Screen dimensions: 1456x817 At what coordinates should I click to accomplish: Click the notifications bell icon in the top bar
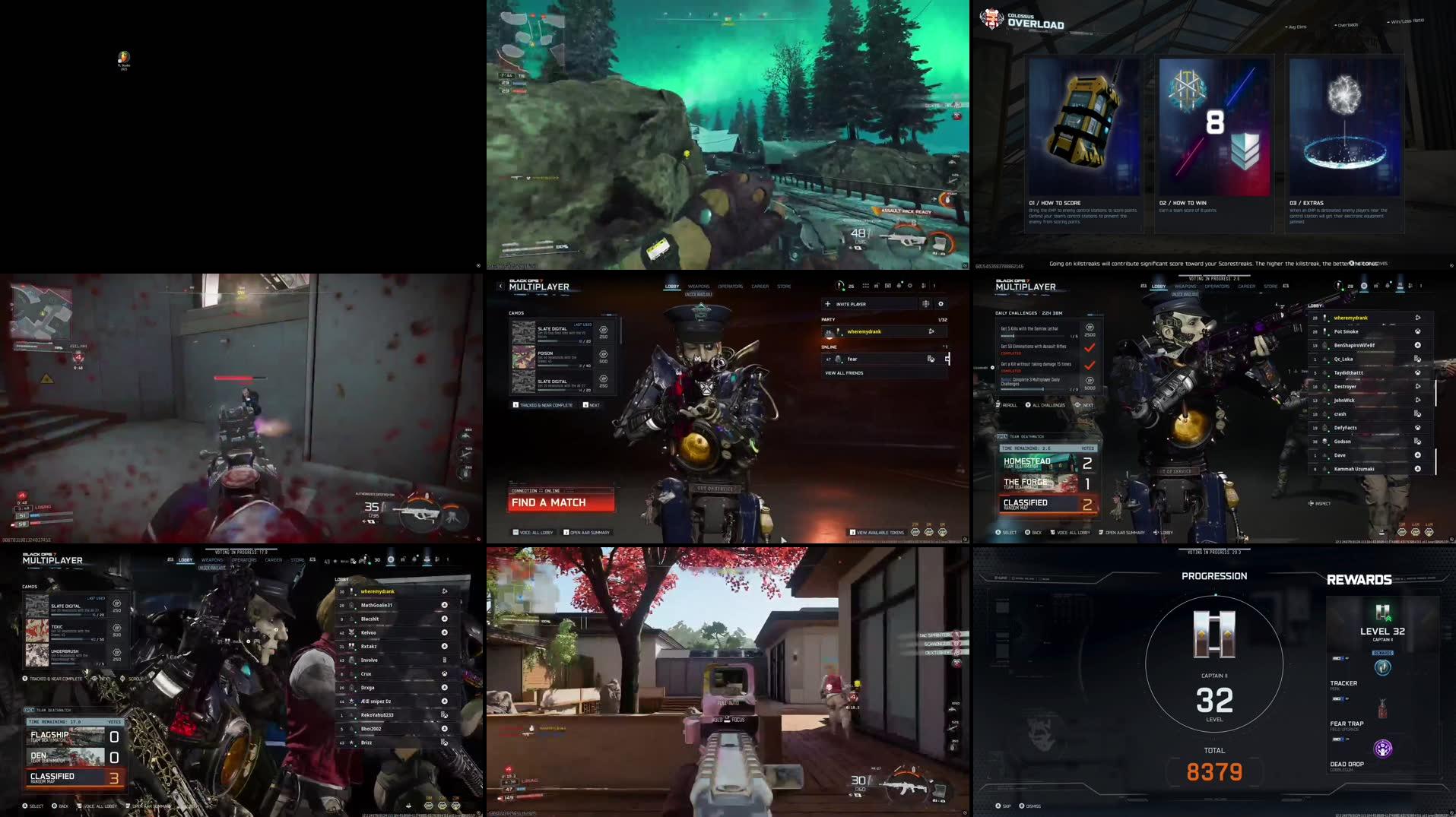[x=899, y=286]
